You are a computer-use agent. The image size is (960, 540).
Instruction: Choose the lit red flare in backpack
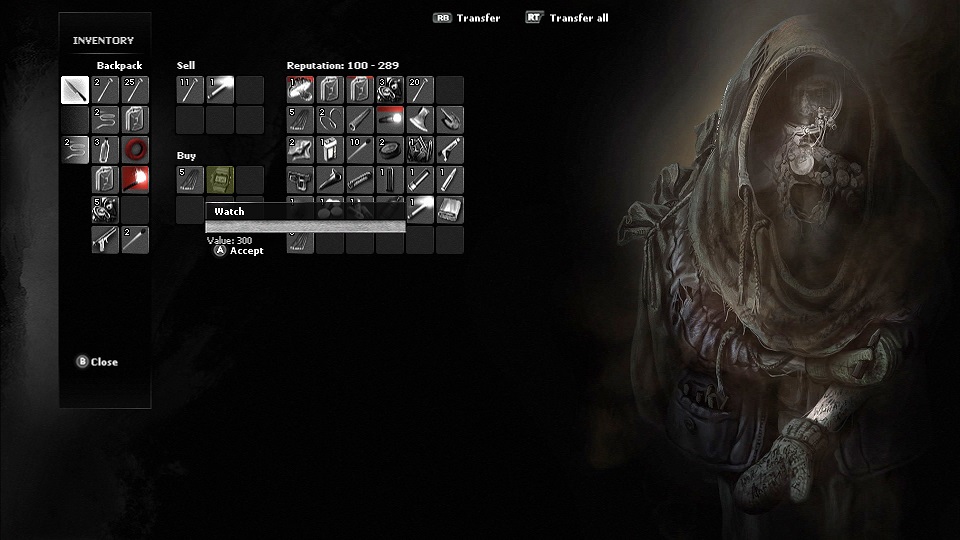point(135,180)
